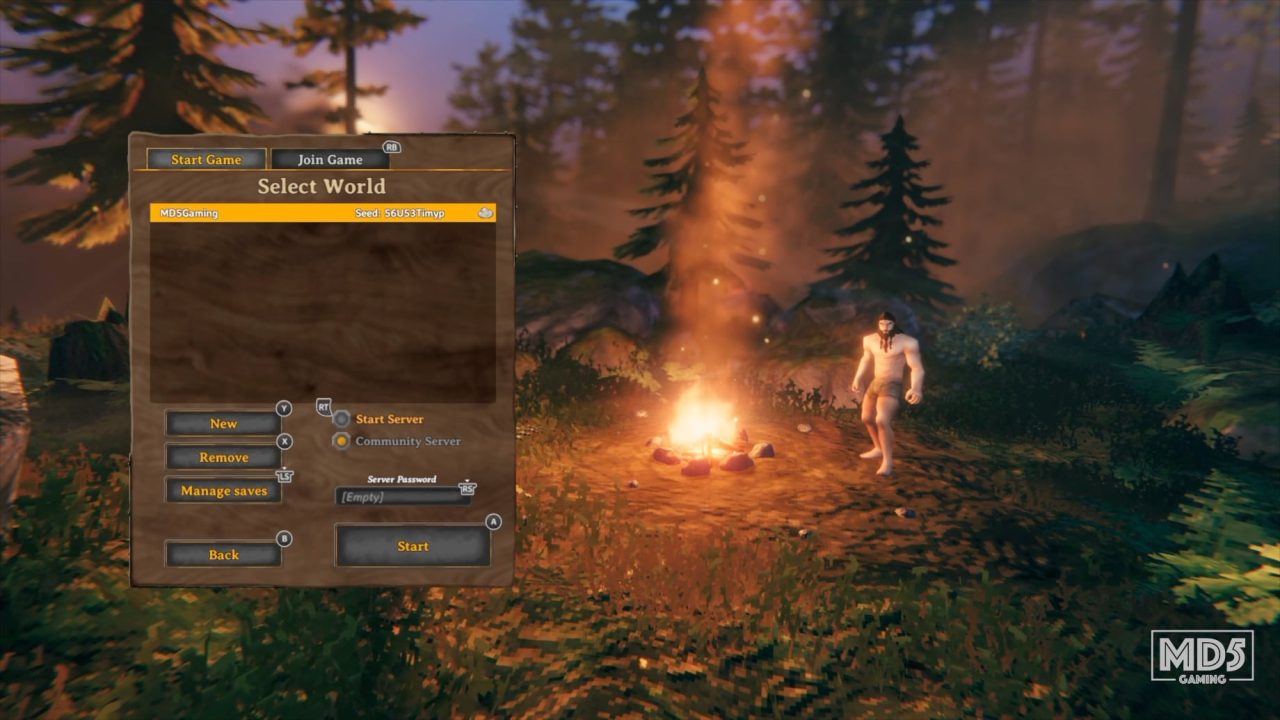Open Manage saves

point(223,490)
